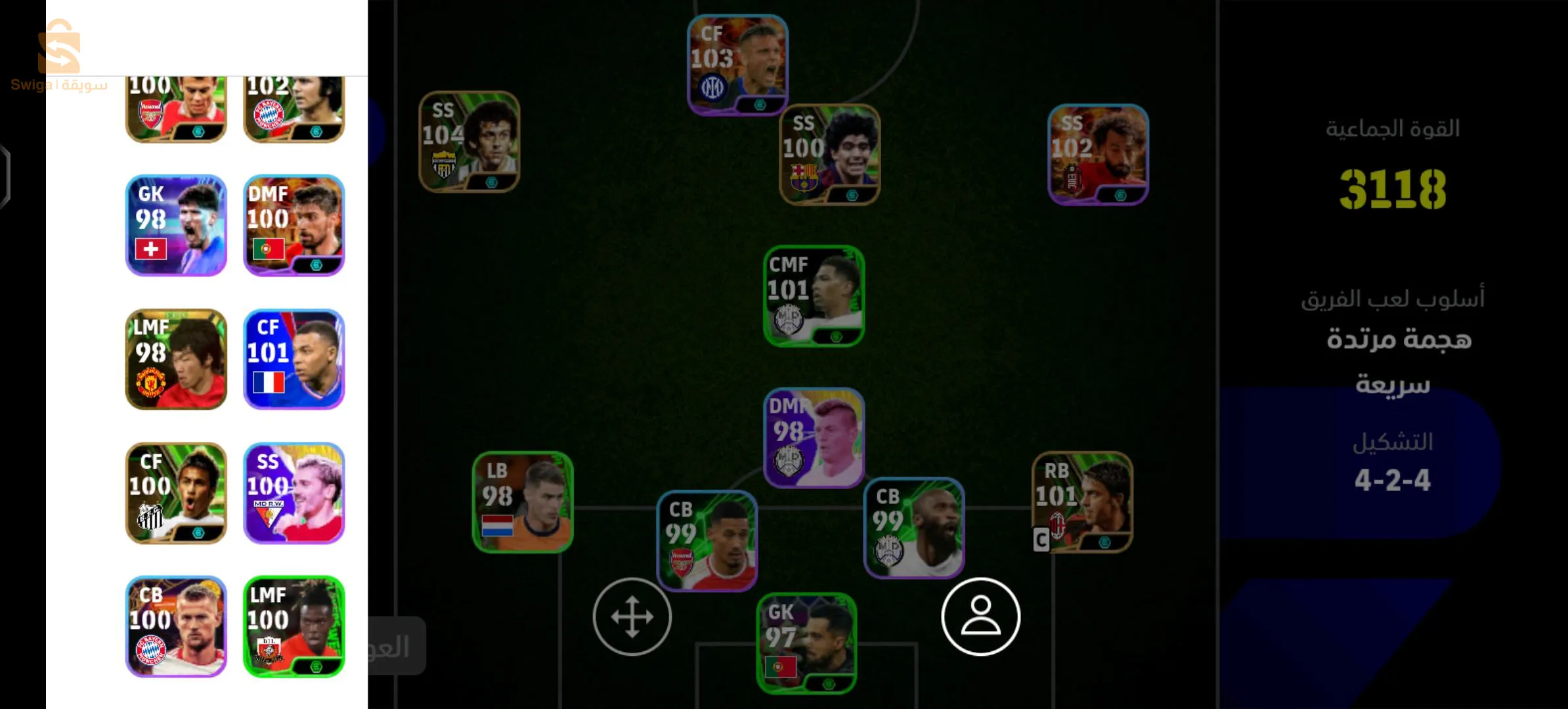The height and width of the screenshot is (709, 1568).
Task: Pick the CB 99 white-kit defender card
Action: pos(913,528)
